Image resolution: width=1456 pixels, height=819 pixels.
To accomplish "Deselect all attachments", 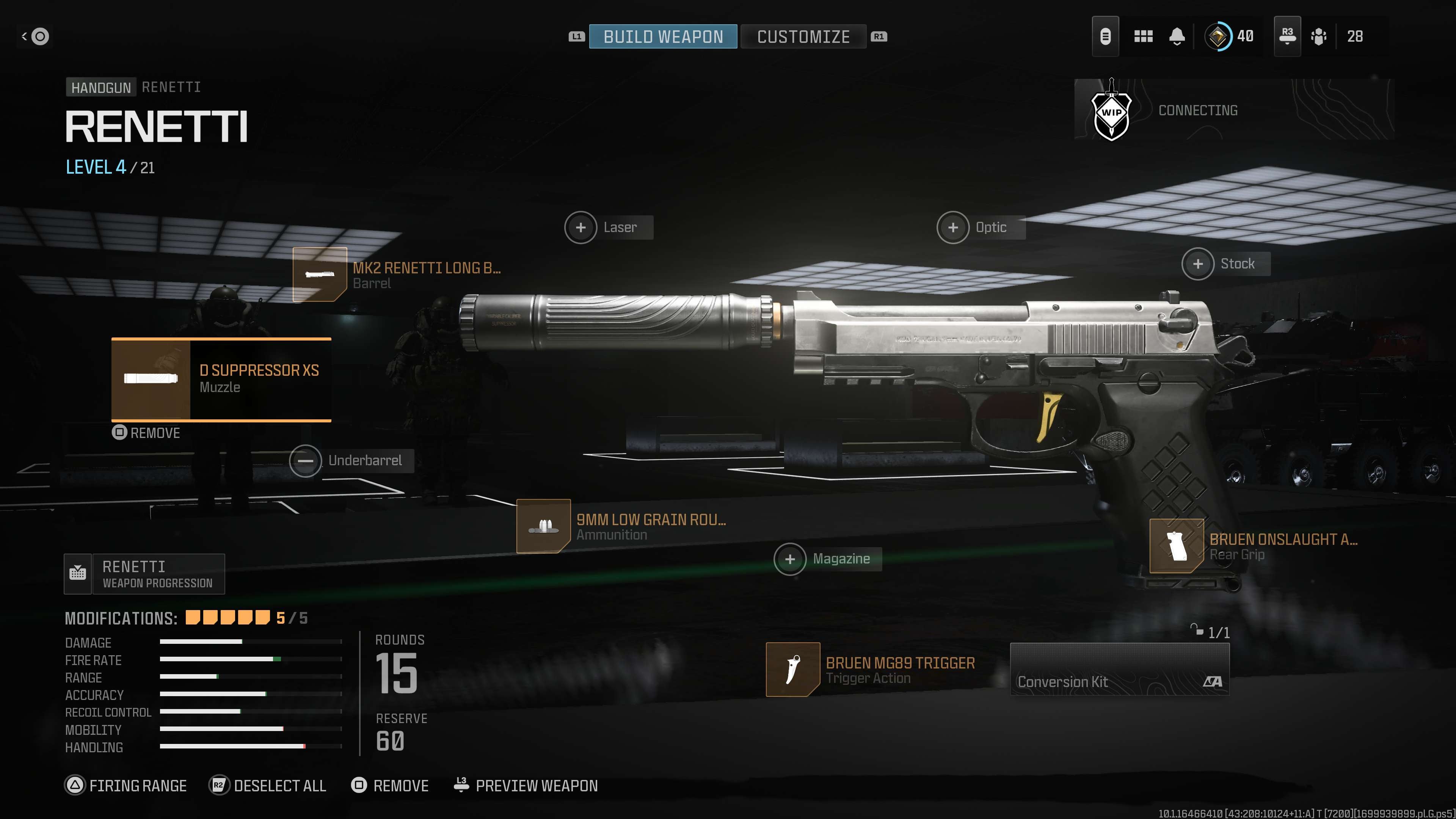I will pos(268,786).
